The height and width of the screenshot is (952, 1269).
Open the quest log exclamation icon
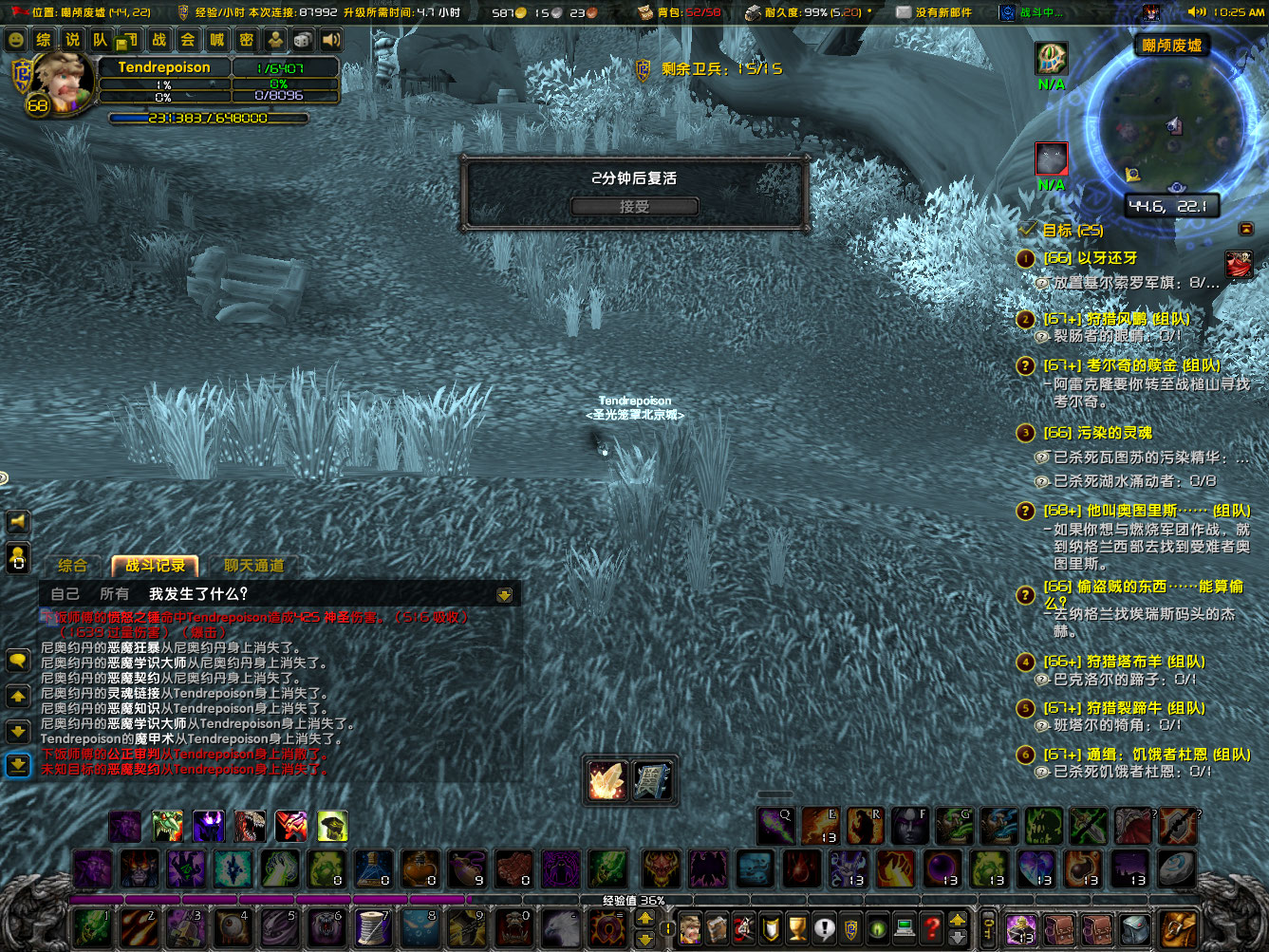pos(824,927)
